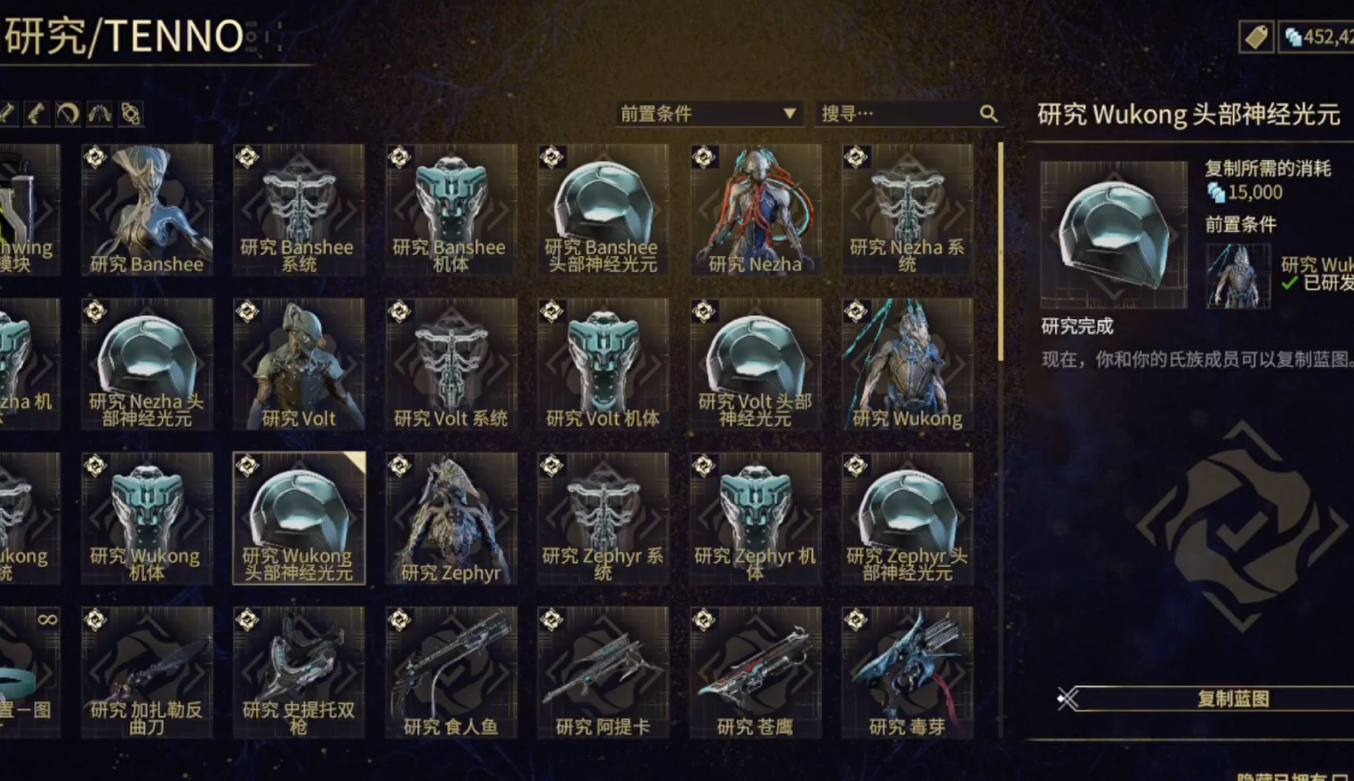Select the 研究 Zephyr 机体 tile

(755, 518)
